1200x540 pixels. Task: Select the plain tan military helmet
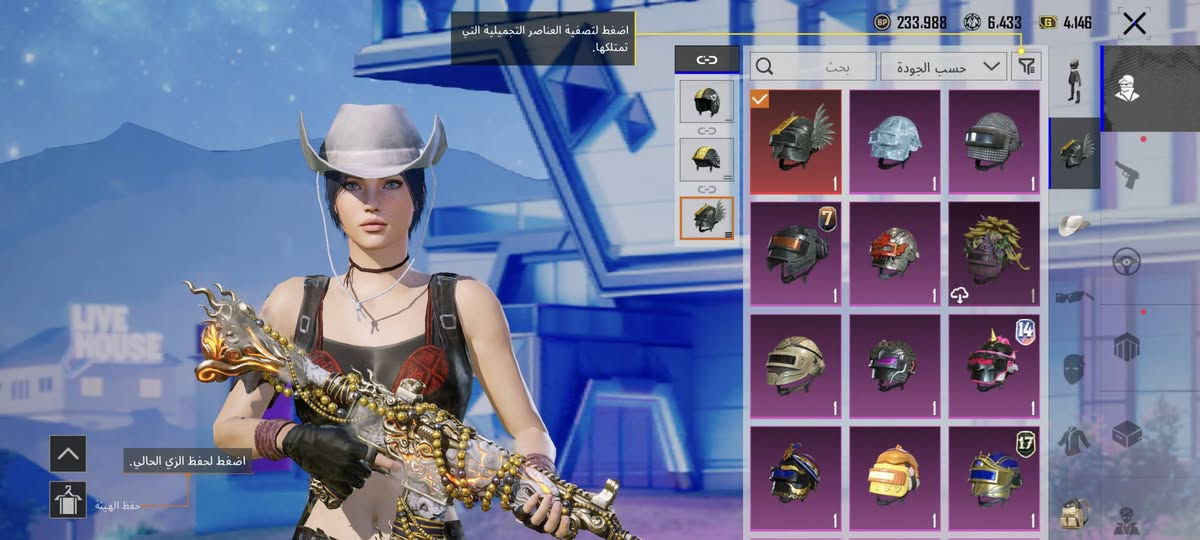pos(796,365)
